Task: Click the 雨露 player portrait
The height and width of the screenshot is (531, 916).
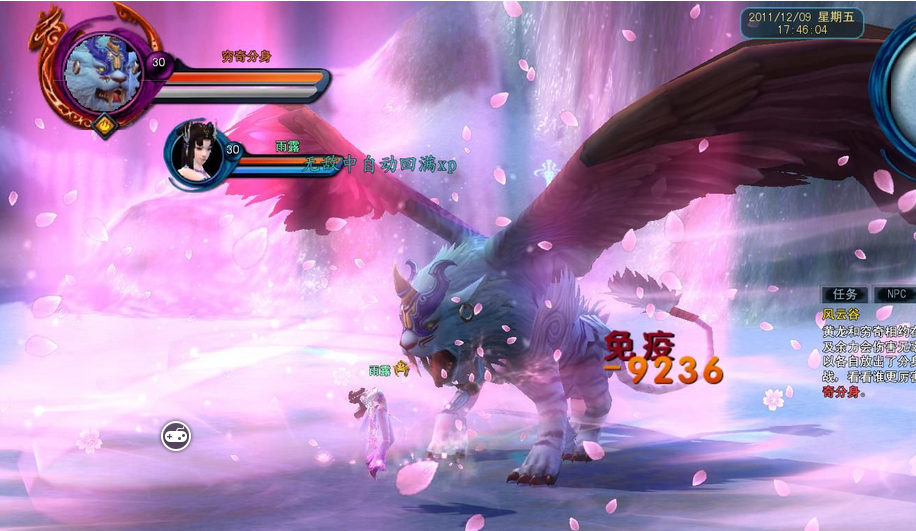Action: pyautogui.click(x=196, y=153)
